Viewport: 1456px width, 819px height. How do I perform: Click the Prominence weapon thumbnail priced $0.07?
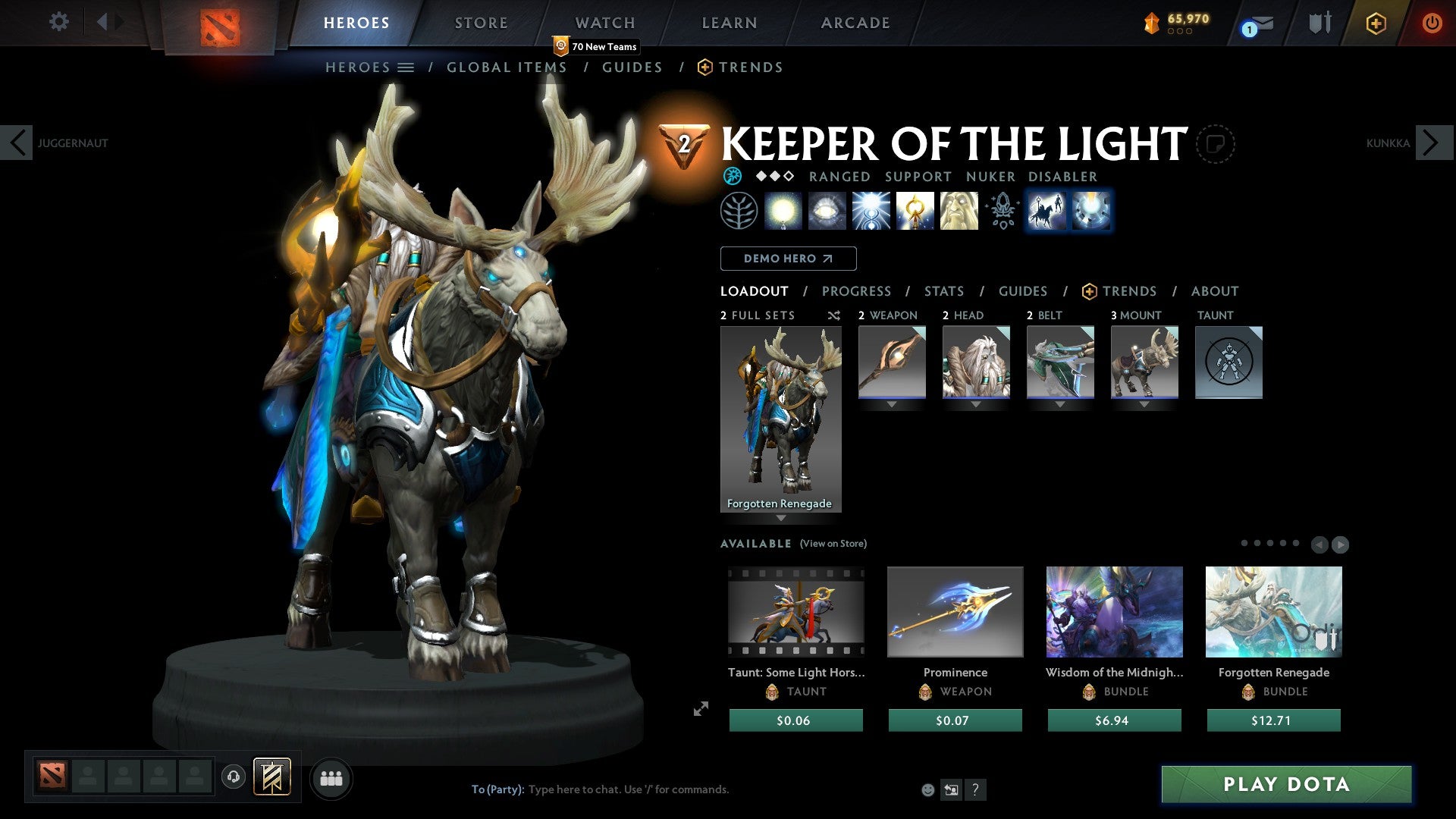click(x=955, y=611)
